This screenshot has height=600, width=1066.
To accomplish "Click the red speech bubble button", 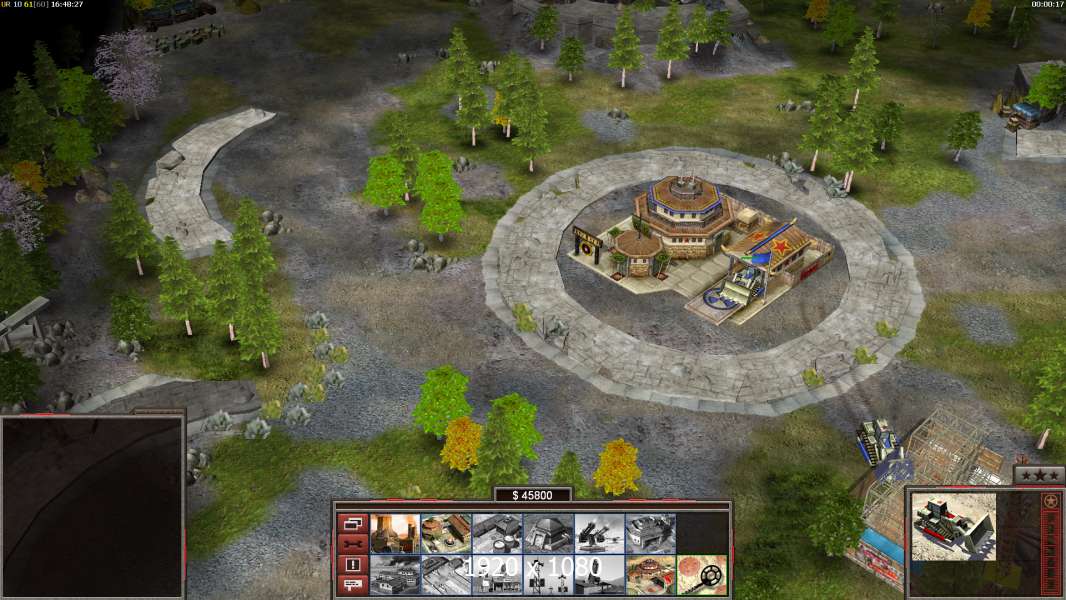I will pos(352,585).
